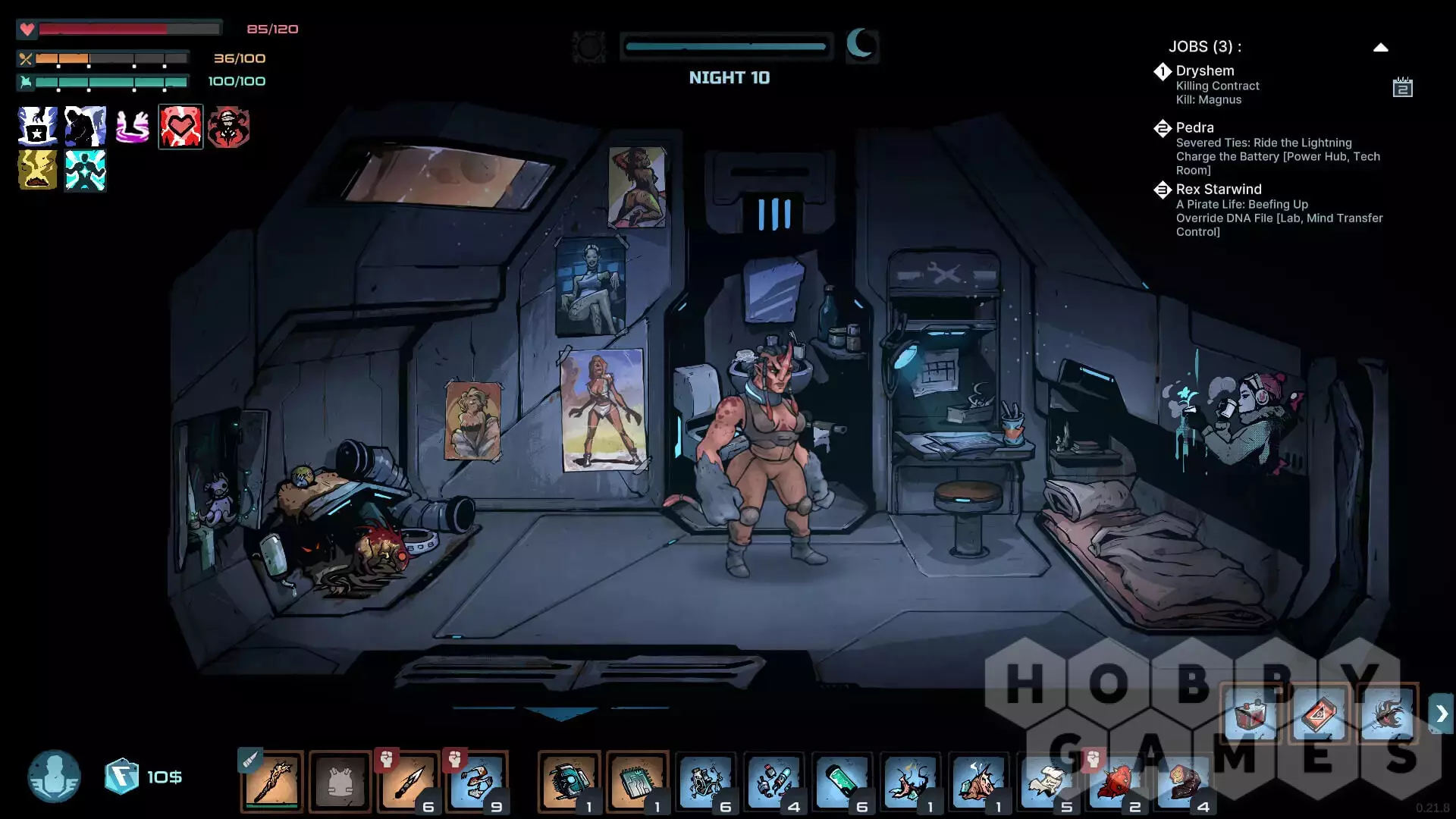
Task: Select the Rex Starwind job entry
Action: pos(1279,209)
